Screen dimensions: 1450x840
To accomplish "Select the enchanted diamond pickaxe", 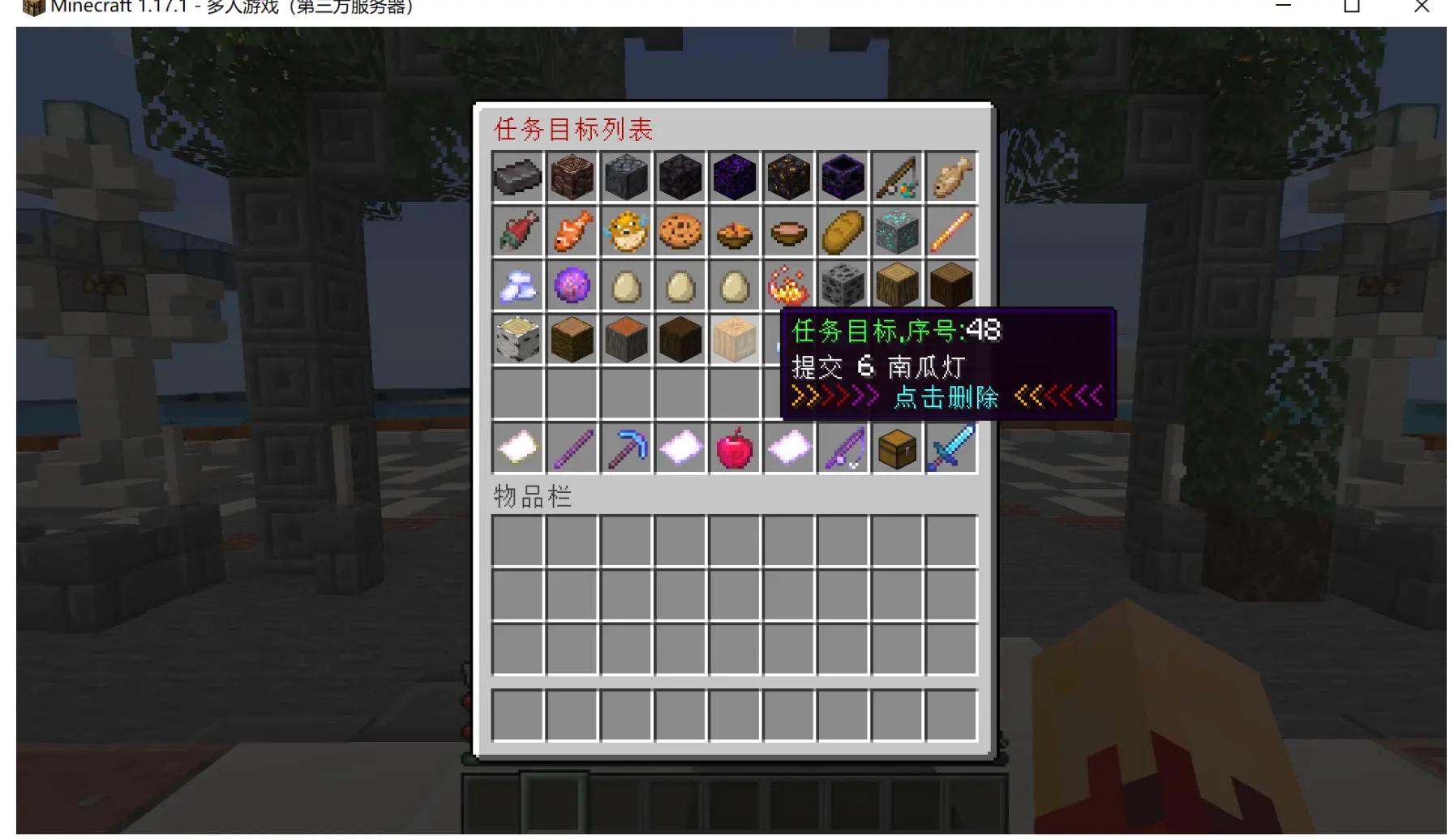I will [x=626, y=448].
